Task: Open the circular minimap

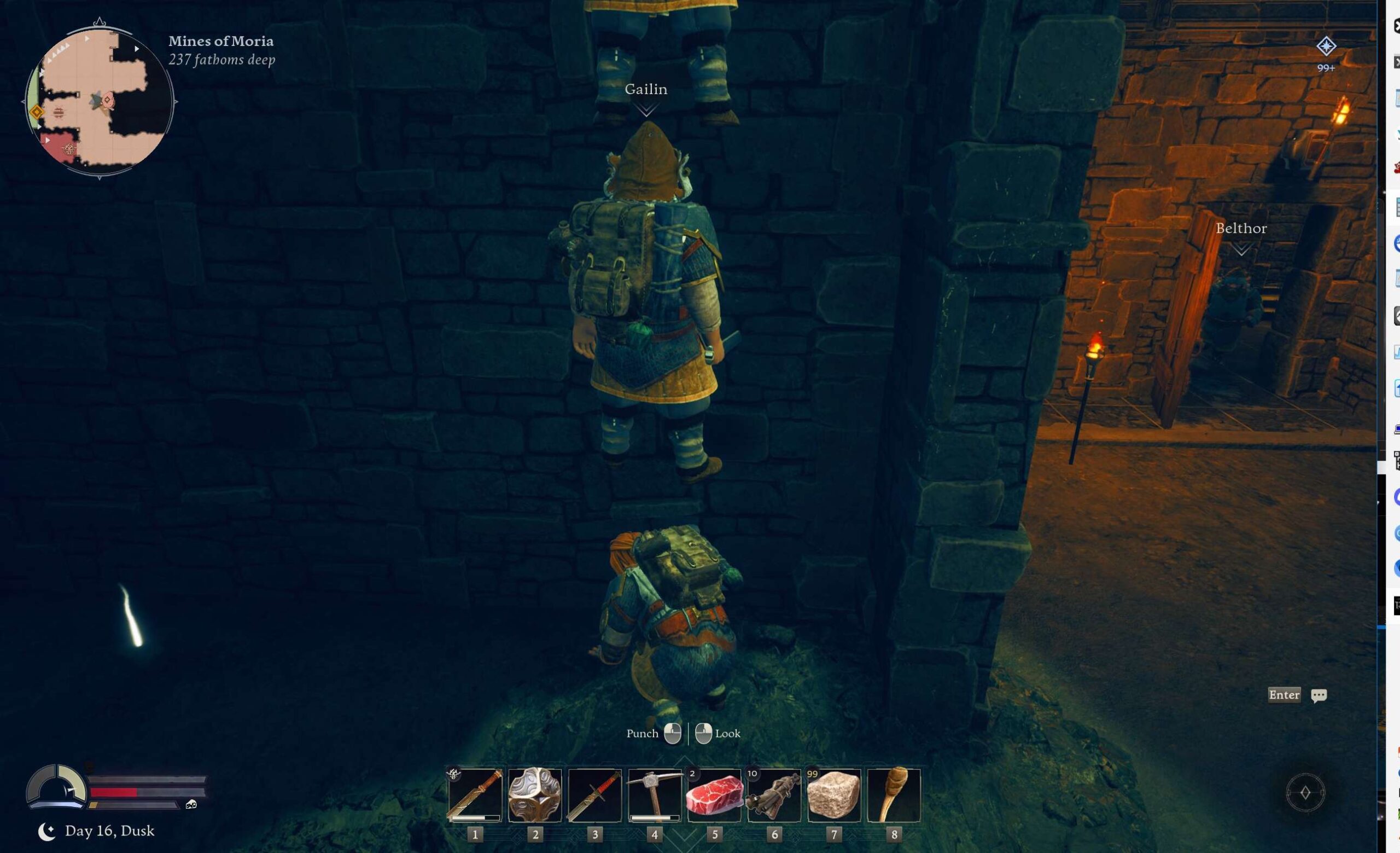Action: tap(100, 100)
